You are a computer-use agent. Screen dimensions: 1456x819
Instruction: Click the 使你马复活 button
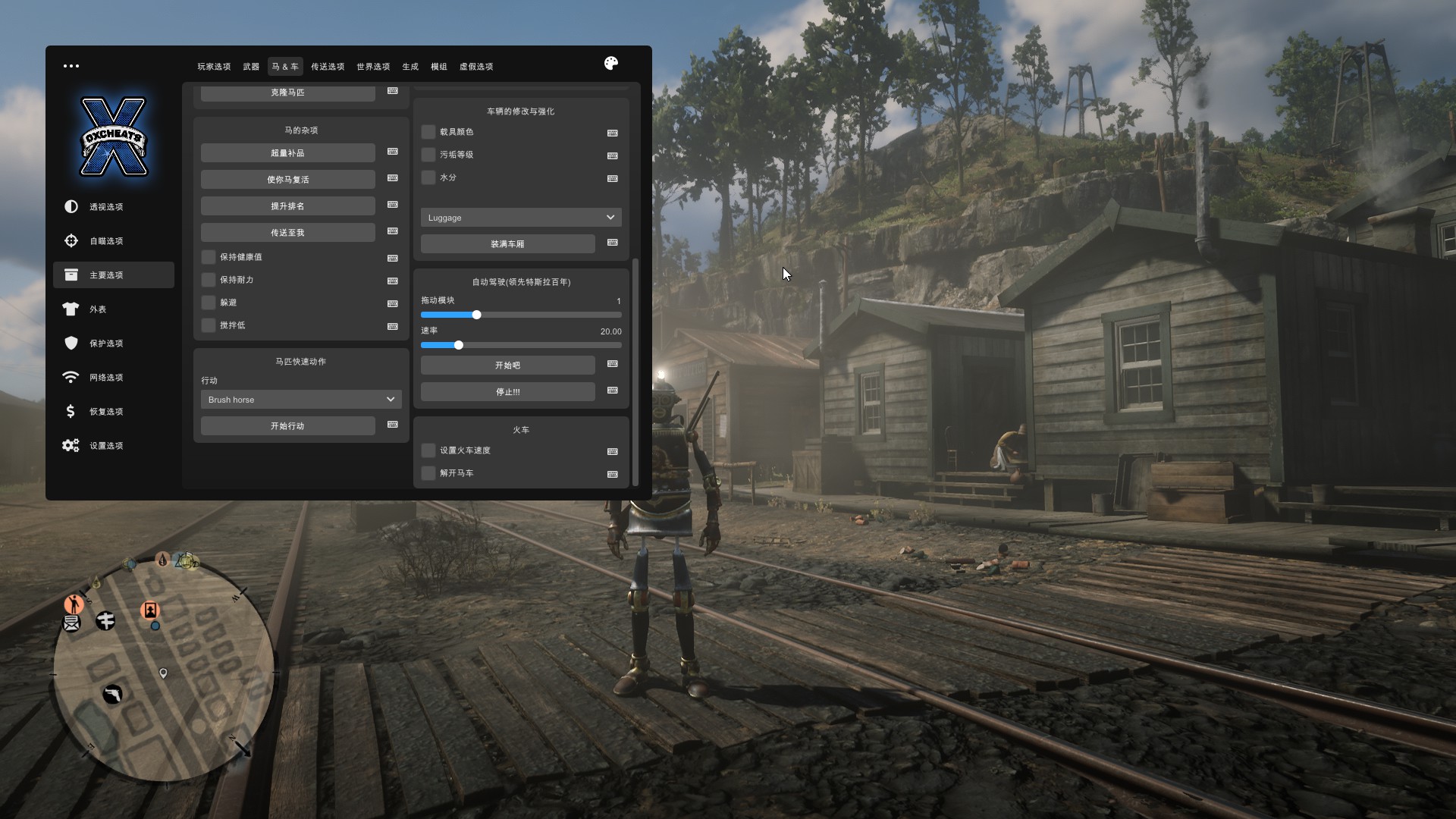[288, 180]
